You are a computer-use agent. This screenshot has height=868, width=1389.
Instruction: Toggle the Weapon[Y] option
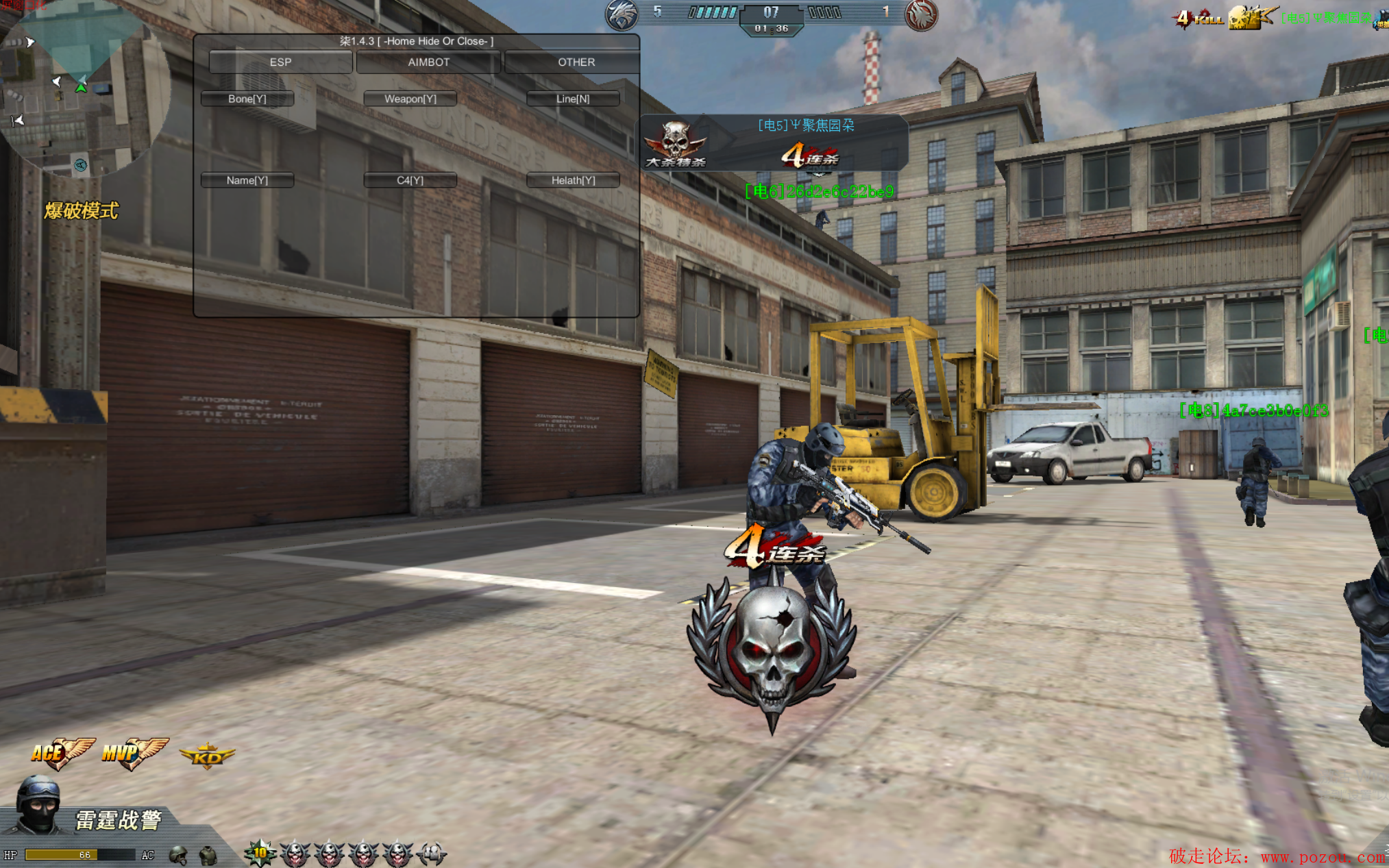[410, 99]
